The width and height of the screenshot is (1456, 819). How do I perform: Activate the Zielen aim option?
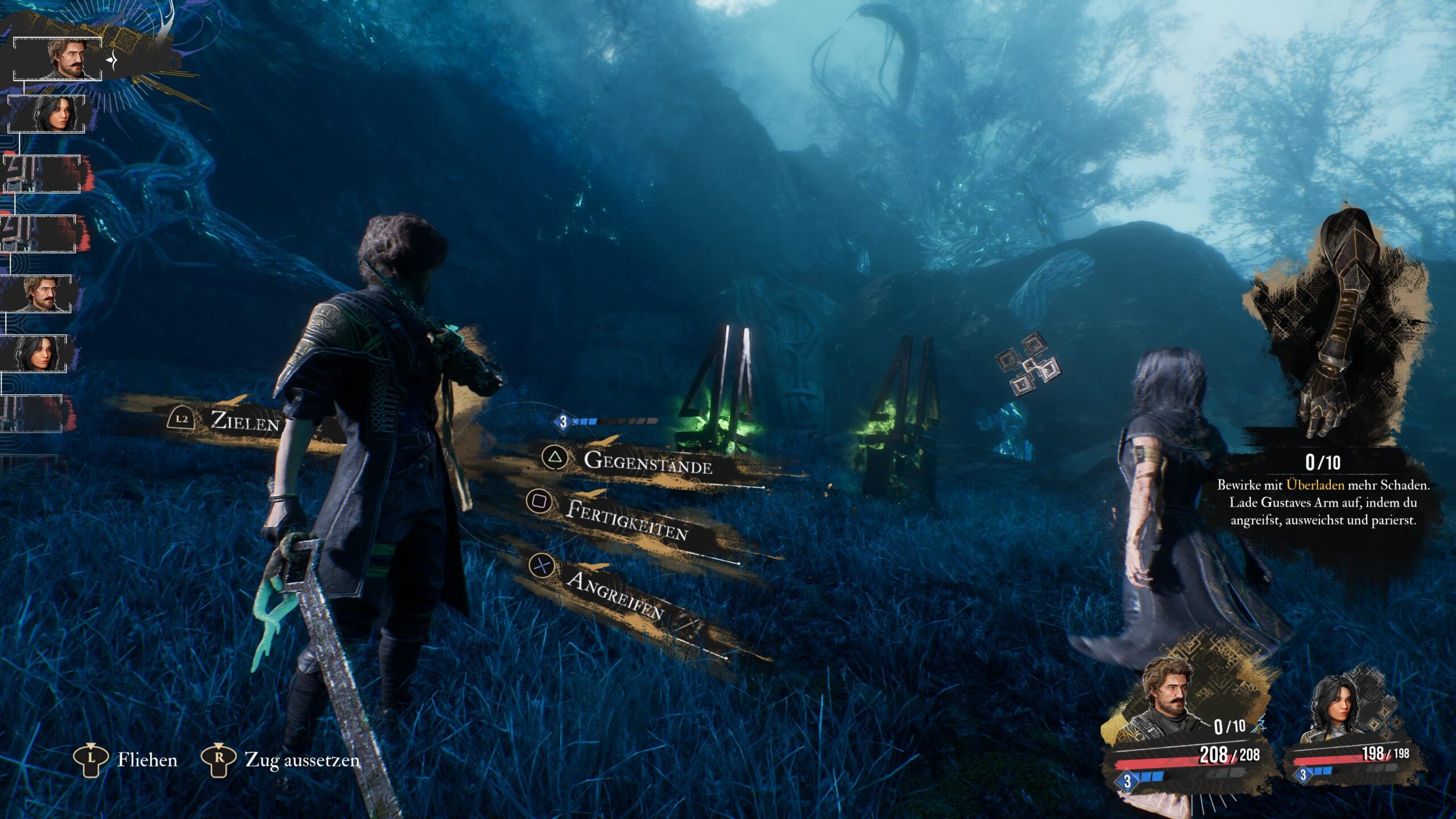(245, 421)
